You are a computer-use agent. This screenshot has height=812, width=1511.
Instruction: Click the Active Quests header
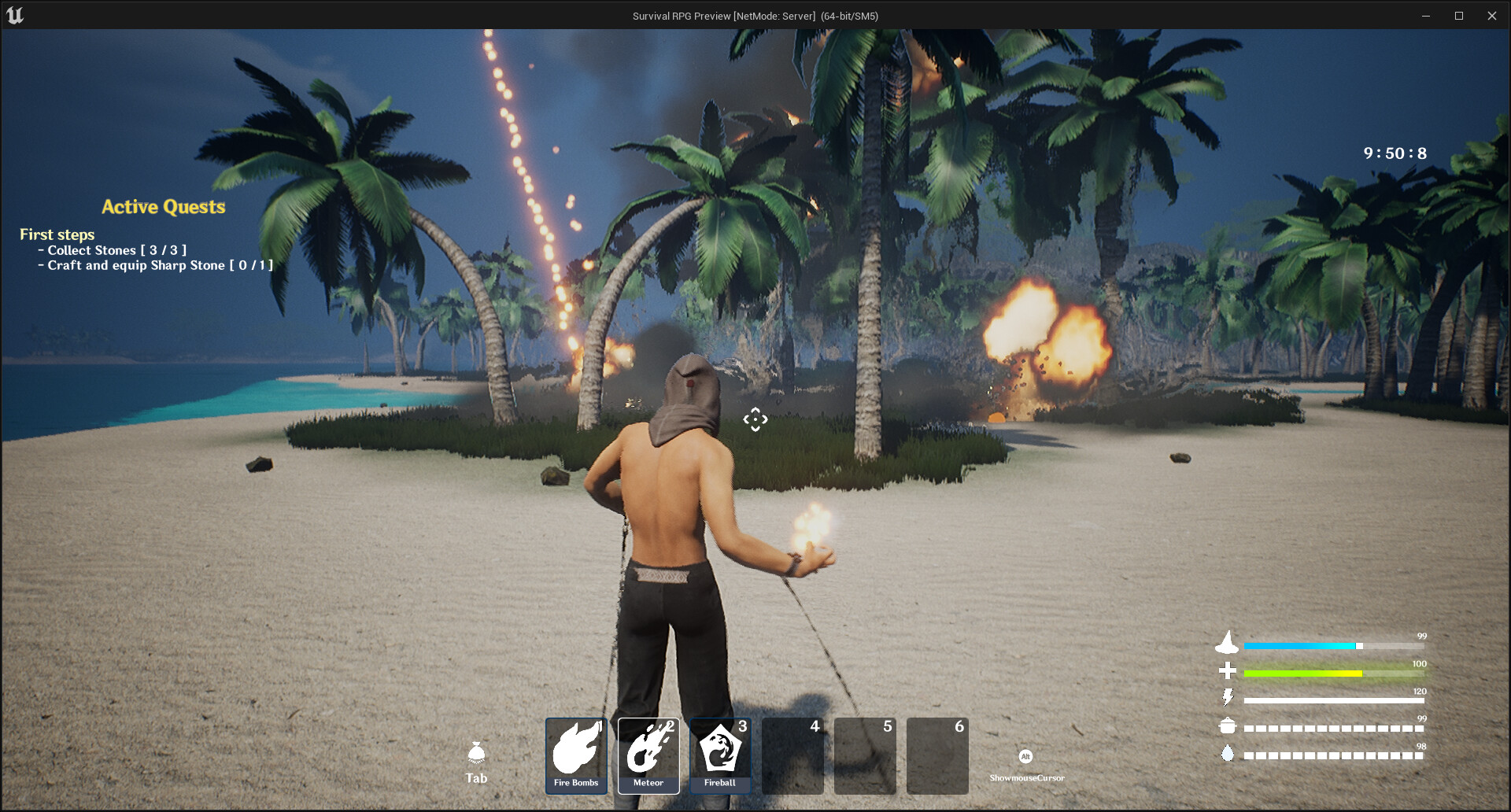click(x=163, y=207)
